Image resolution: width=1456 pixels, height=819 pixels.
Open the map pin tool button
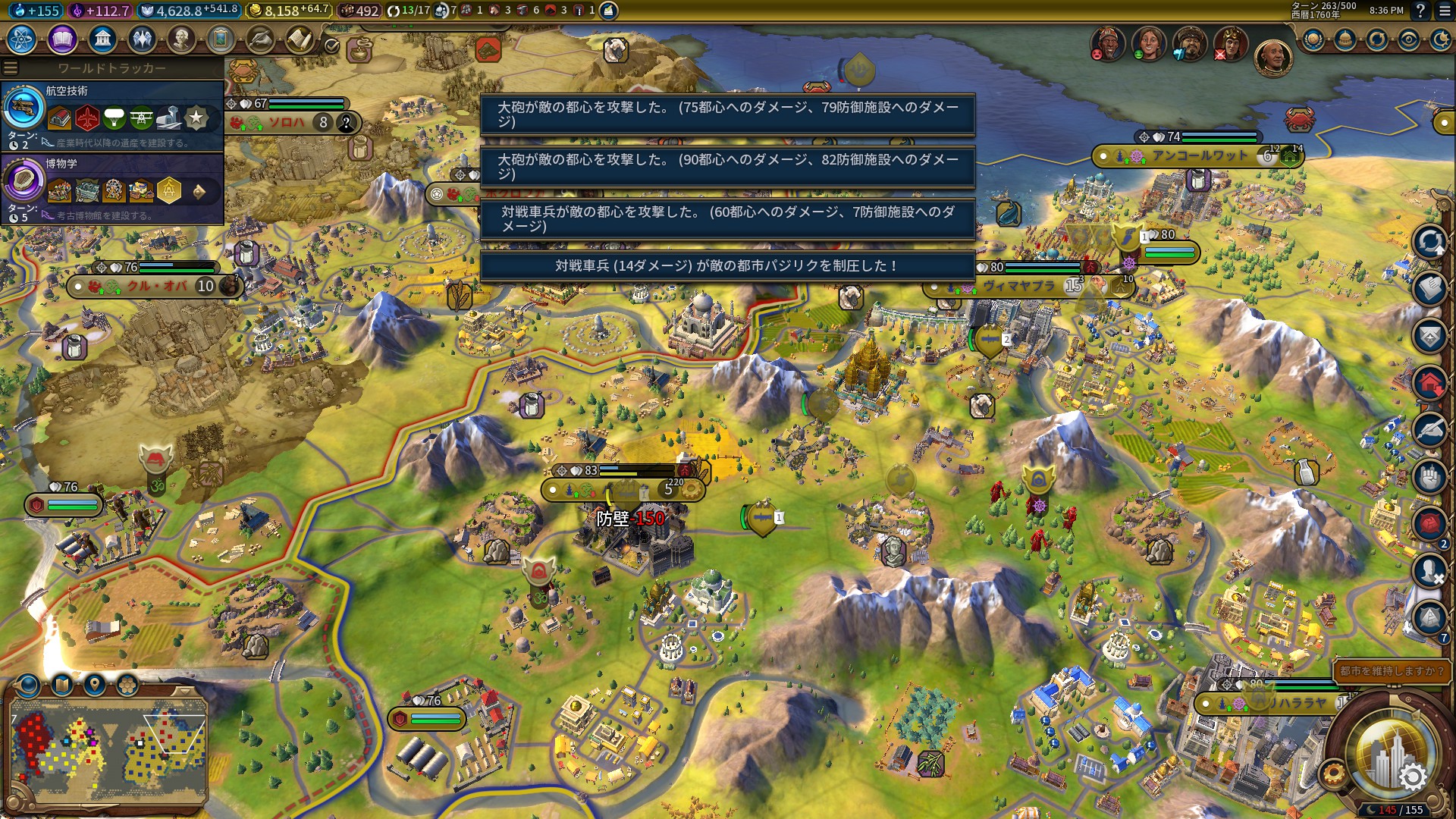click(95, 686)
